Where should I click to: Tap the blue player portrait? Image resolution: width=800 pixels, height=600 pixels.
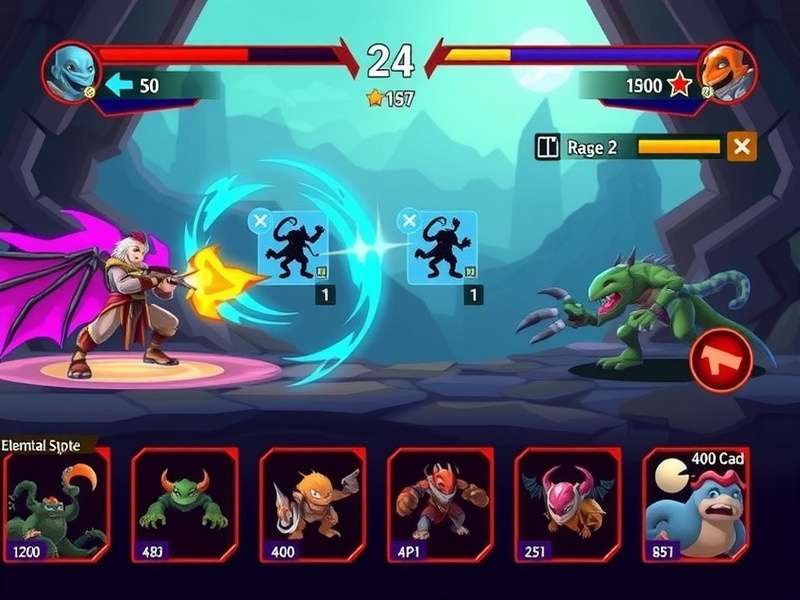click(x=72, y=72)
